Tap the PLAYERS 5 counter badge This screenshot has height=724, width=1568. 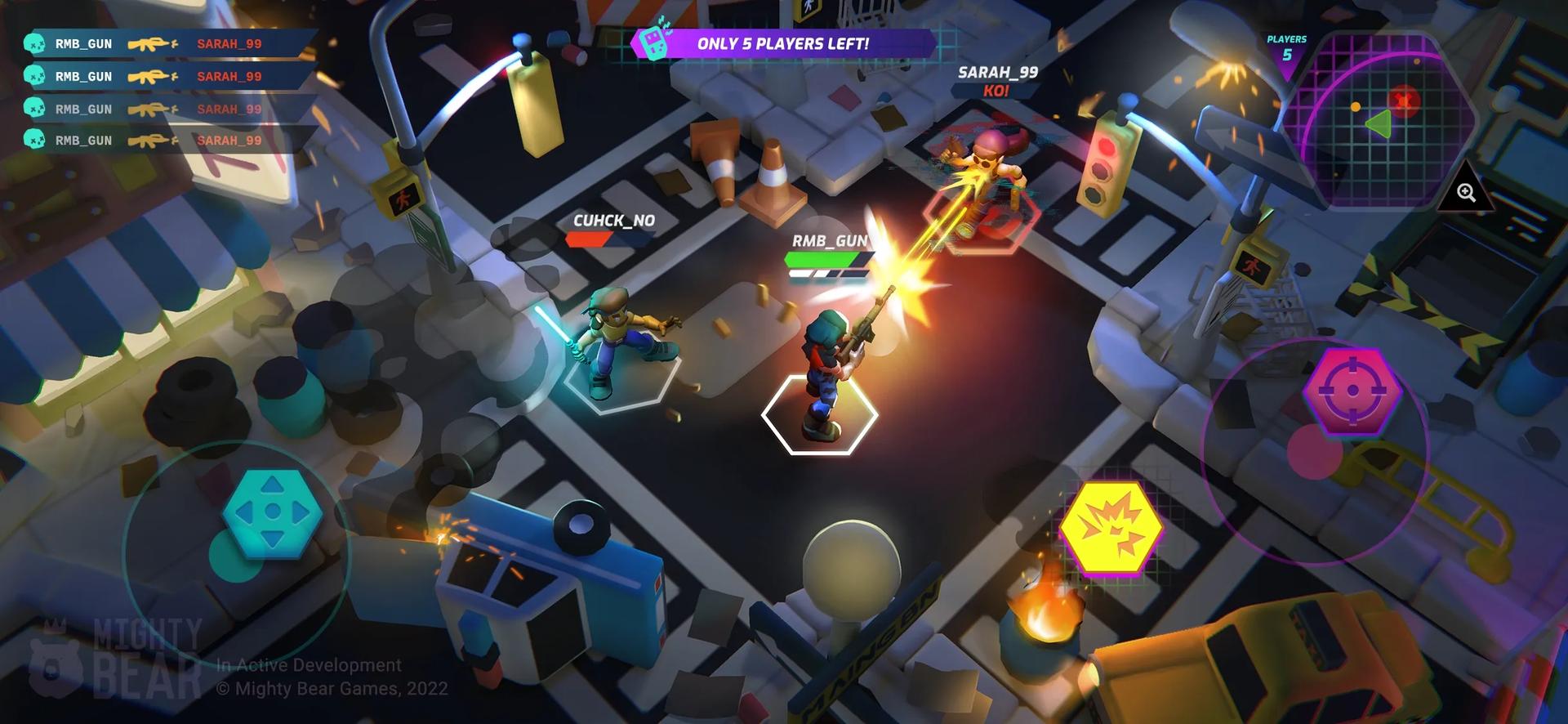click(1285, 47)
